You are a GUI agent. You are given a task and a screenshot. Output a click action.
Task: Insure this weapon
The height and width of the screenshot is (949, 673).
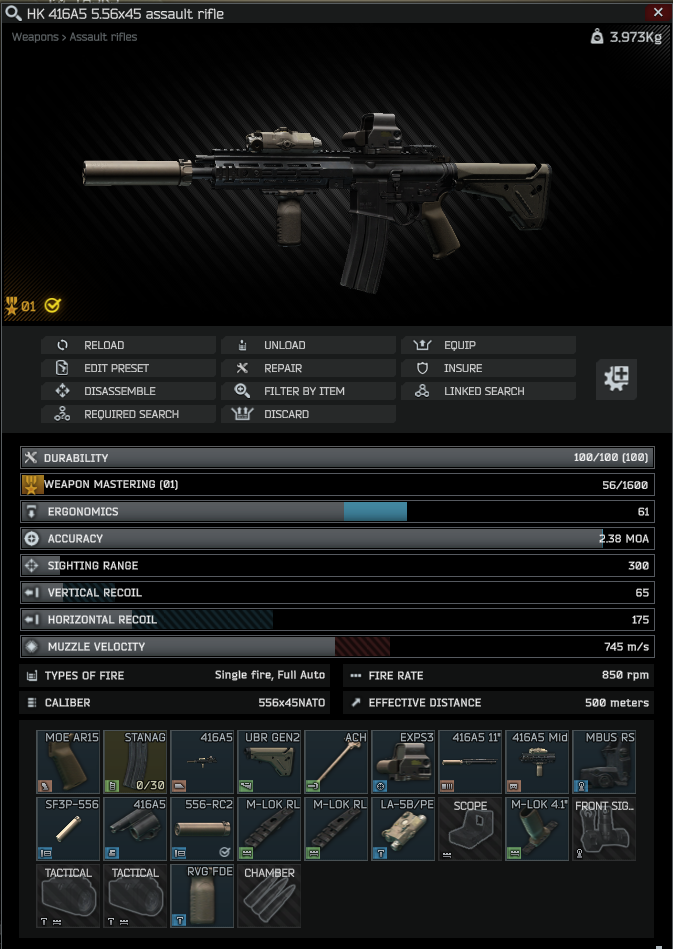[x=488, y=368]
